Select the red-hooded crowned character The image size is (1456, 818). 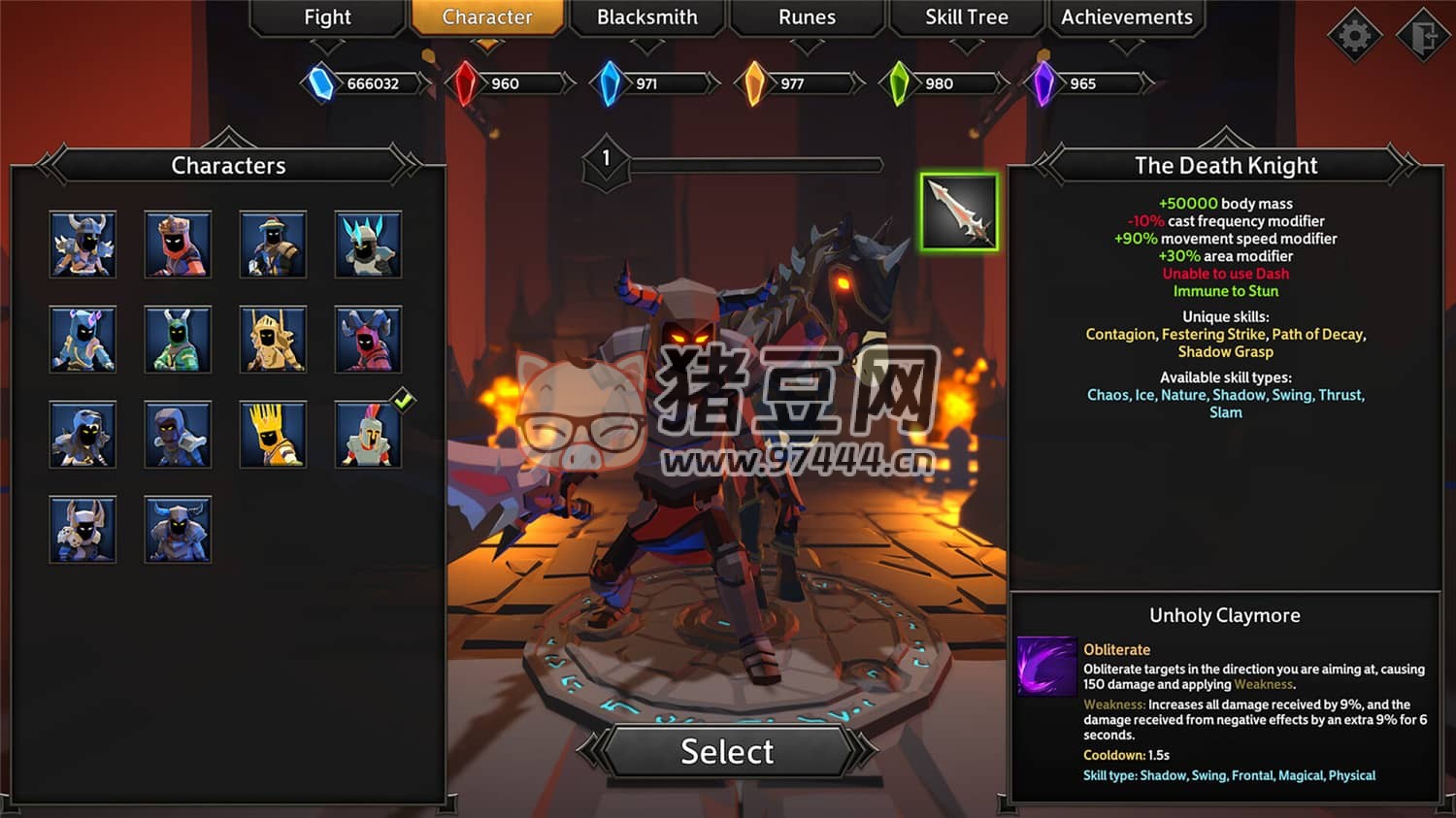tap(178, 245)
